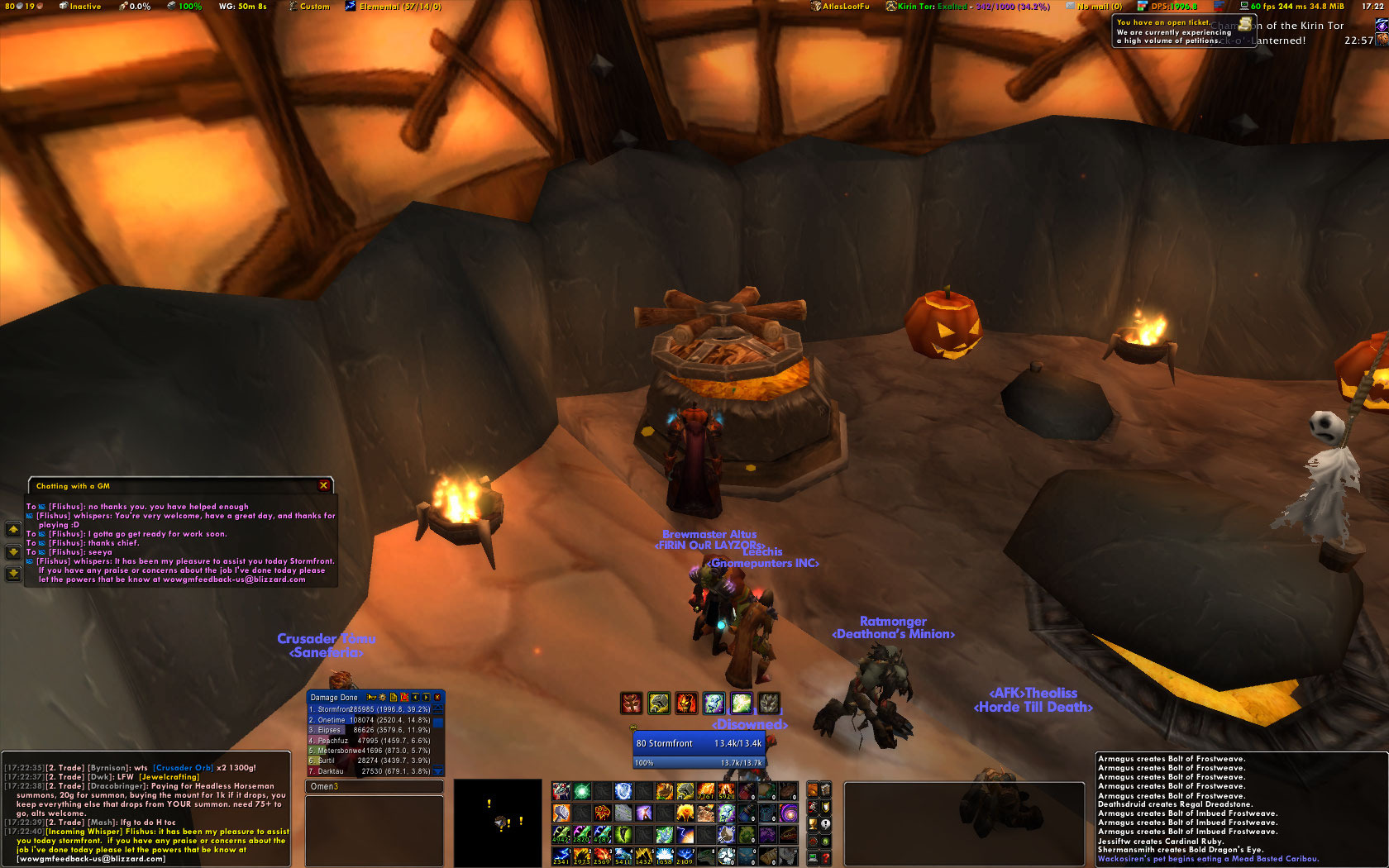
Task: Close the Chatting with a GM window
Action: click(323, 485)
